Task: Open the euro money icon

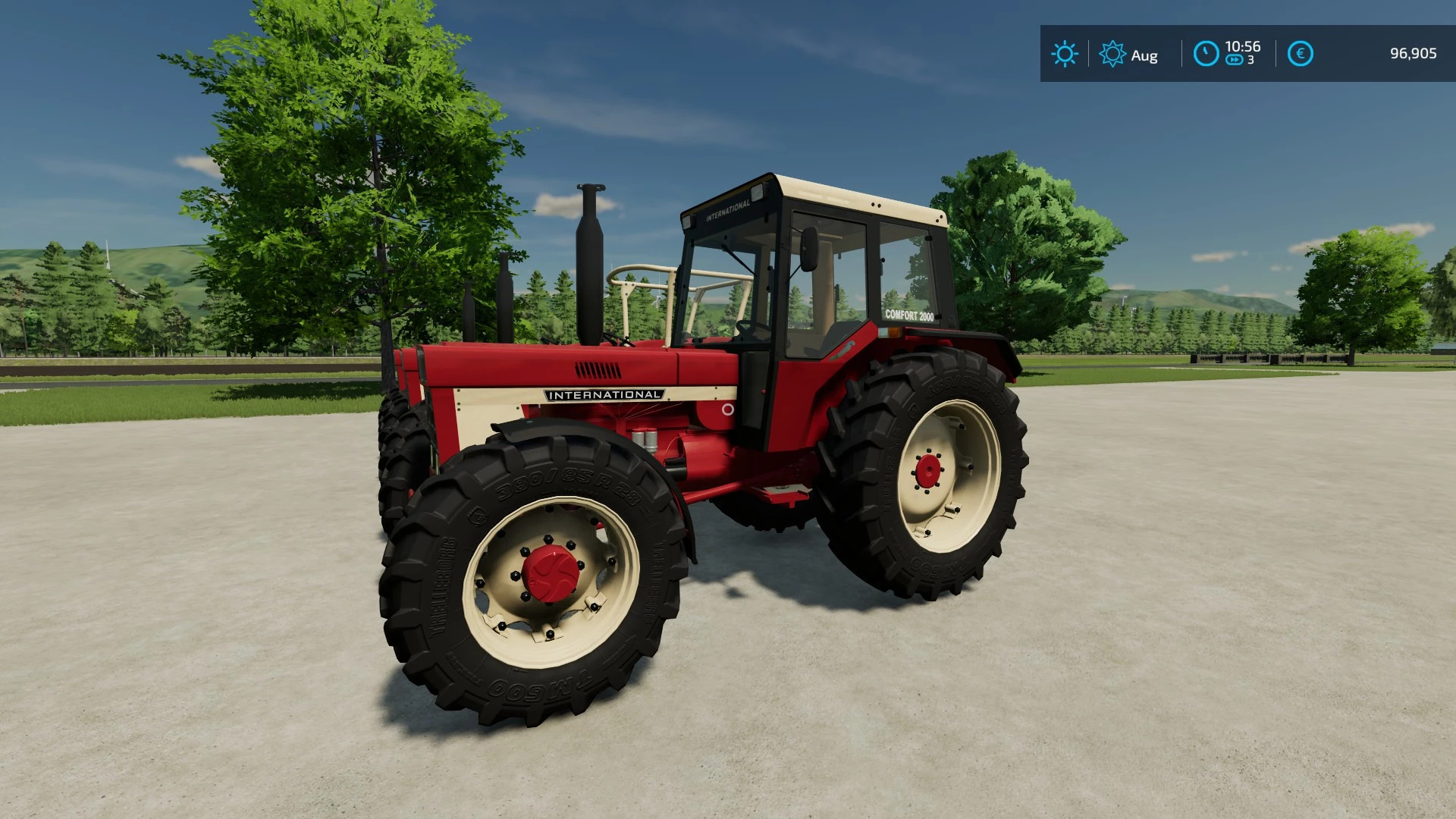Action: pos(1300,54)
